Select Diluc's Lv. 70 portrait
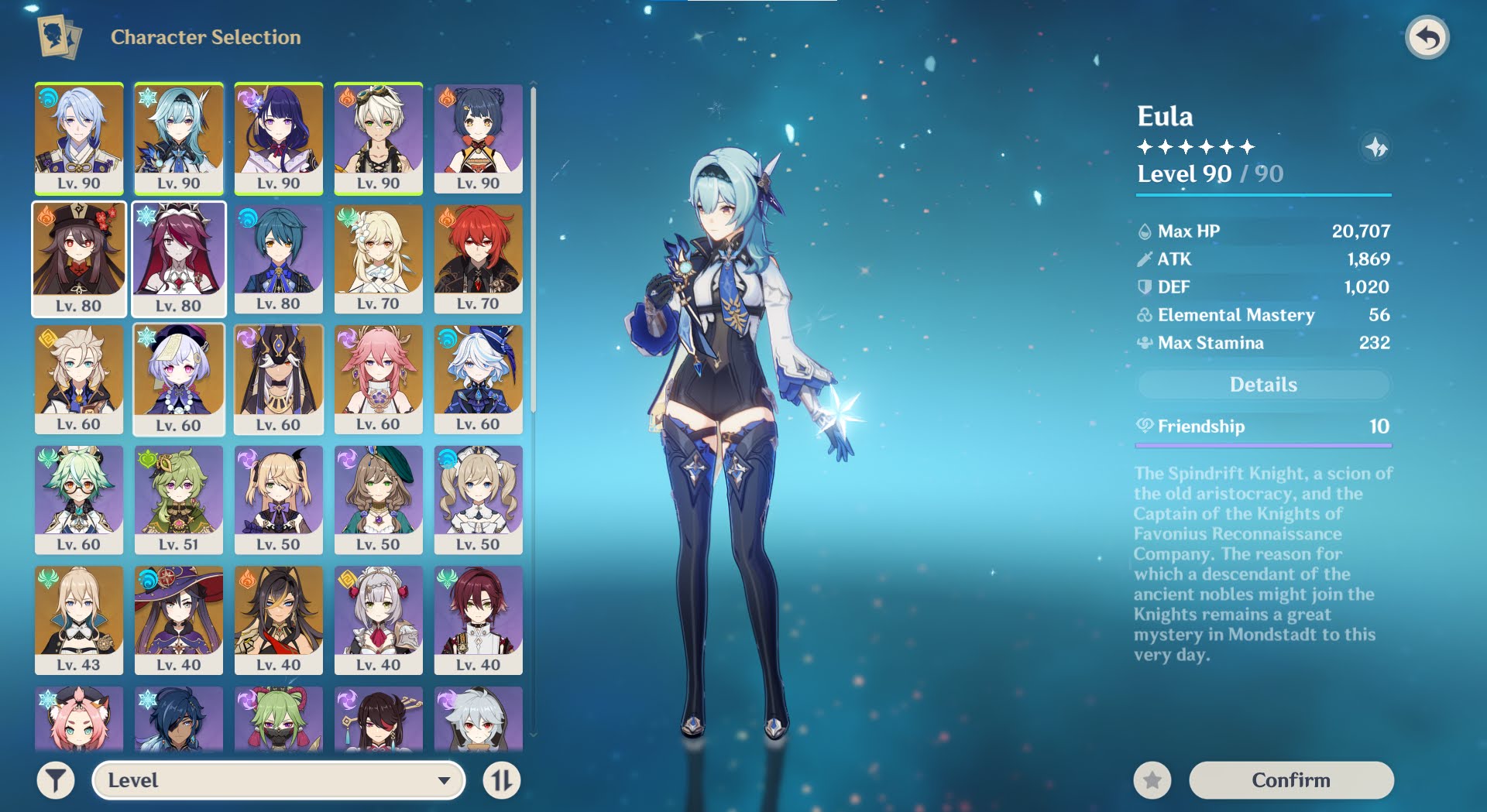1487x812 pixels. [479, 259]
